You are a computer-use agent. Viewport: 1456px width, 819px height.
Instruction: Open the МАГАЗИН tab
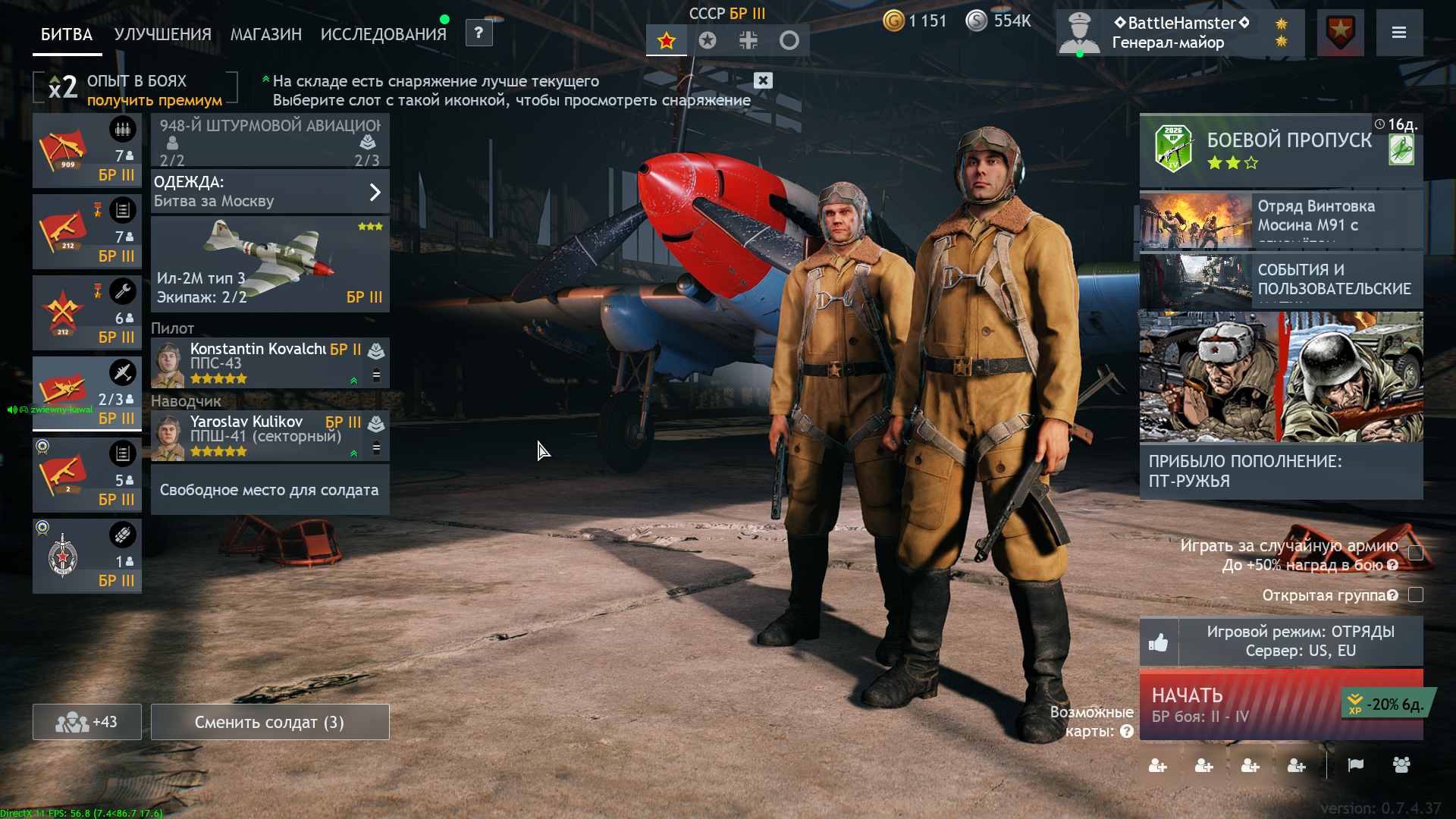click(265, 34)
